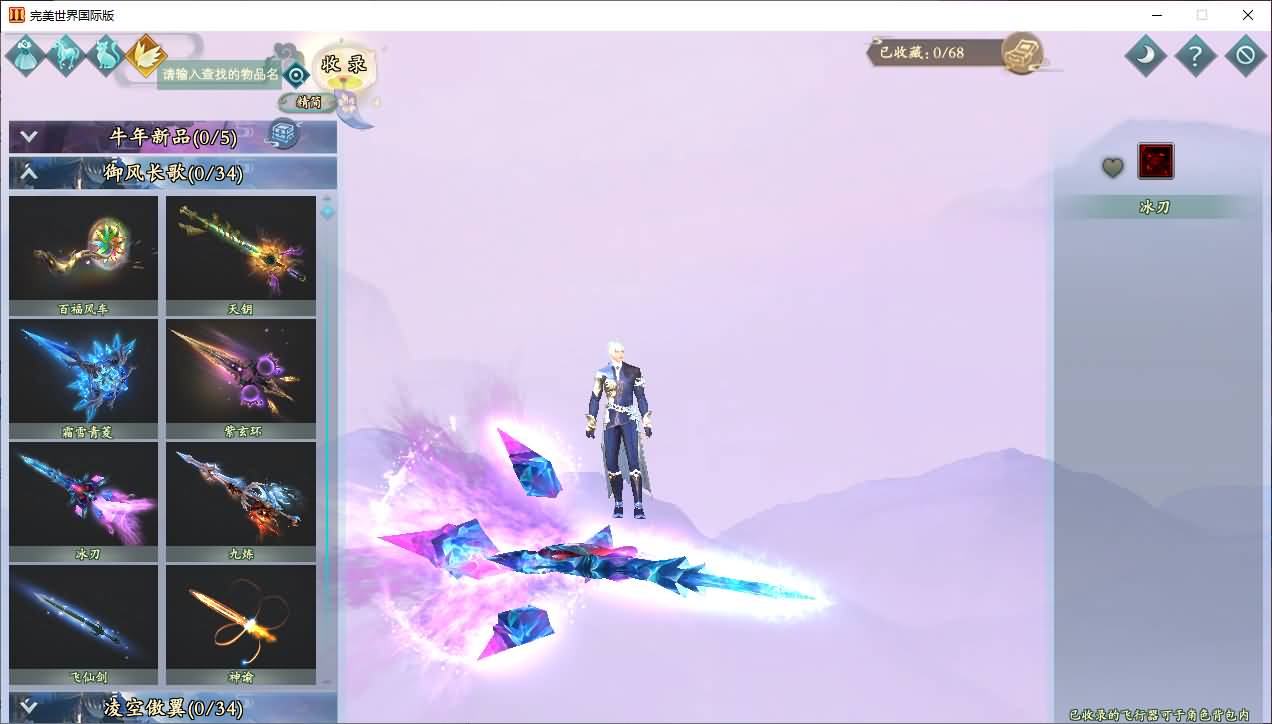Click the magnifier search button

296,74
